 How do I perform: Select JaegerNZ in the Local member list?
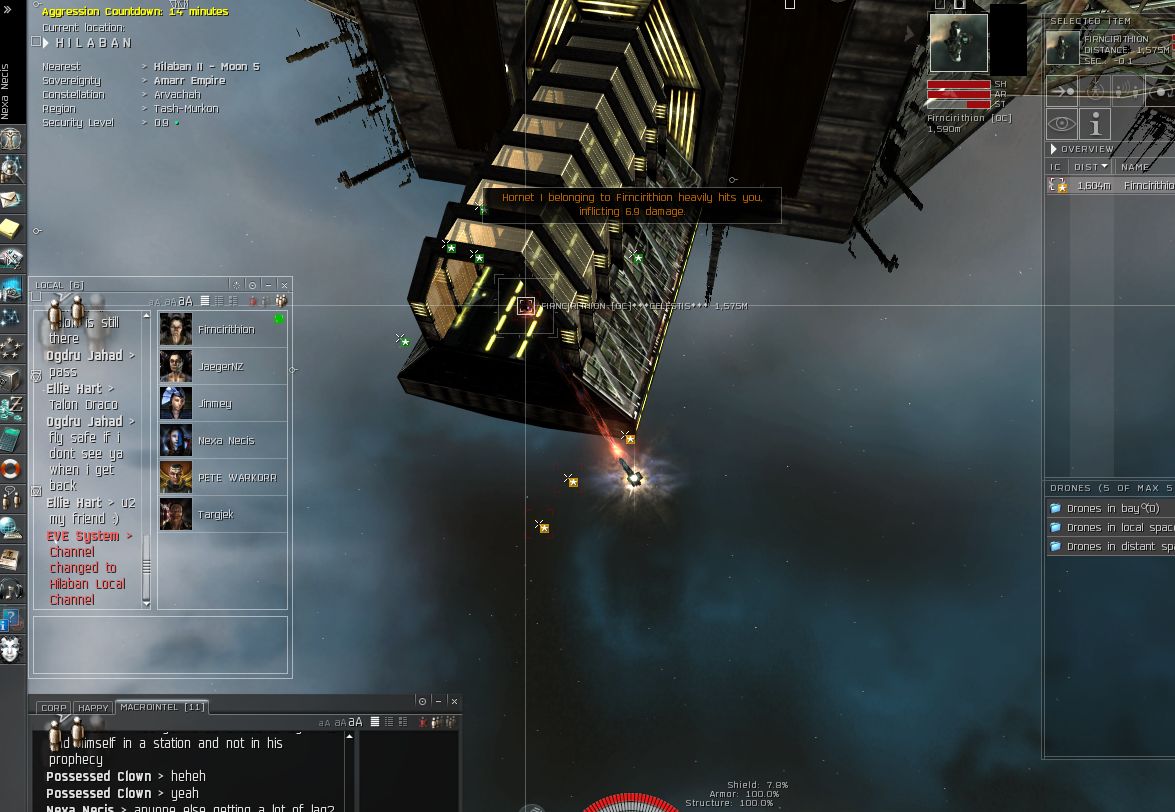[220, 366]
